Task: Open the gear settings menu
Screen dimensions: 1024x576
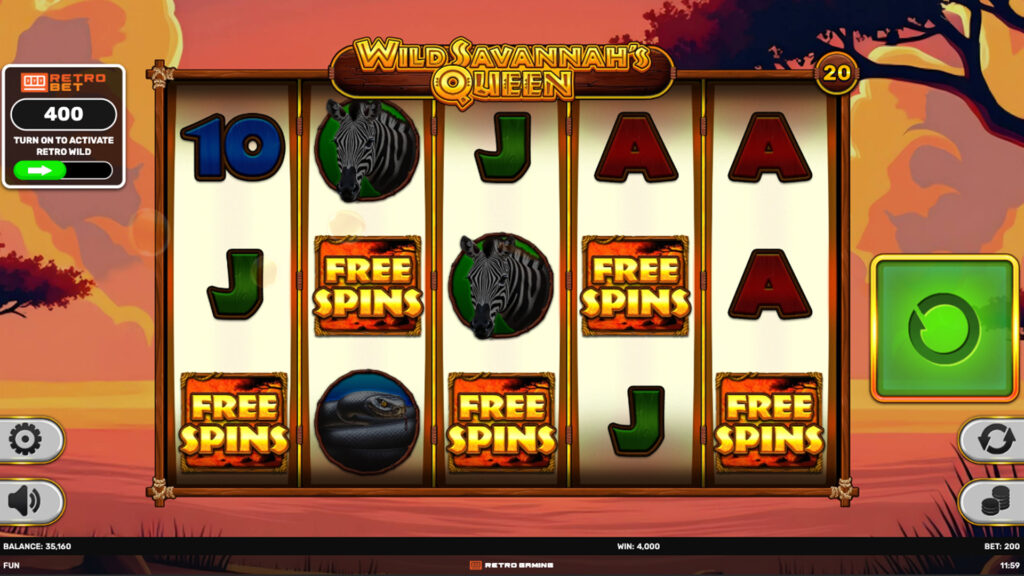Action: [27, 440]
